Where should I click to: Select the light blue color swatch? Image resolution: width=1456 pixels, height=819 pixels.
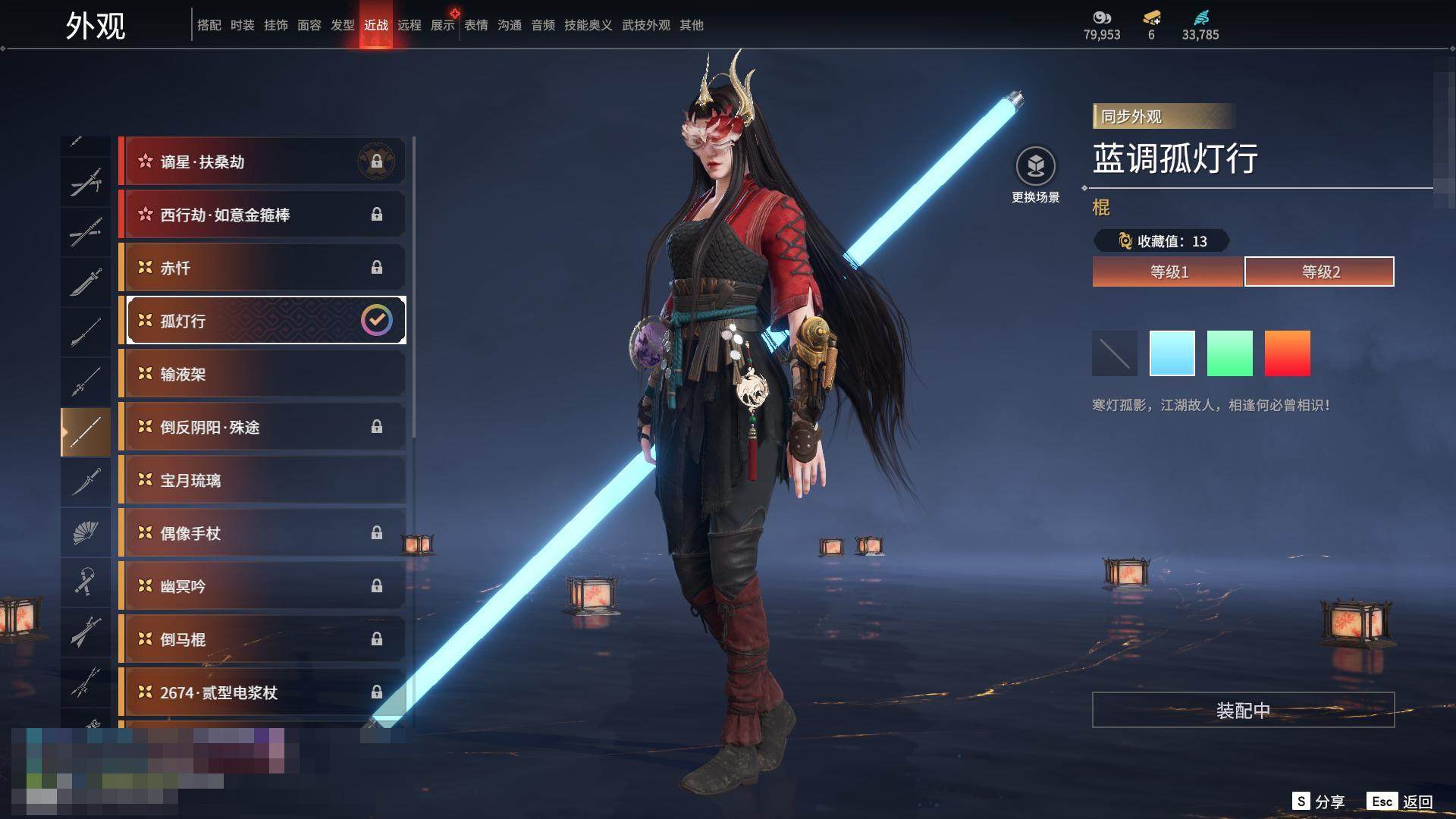coord(1172,353)
